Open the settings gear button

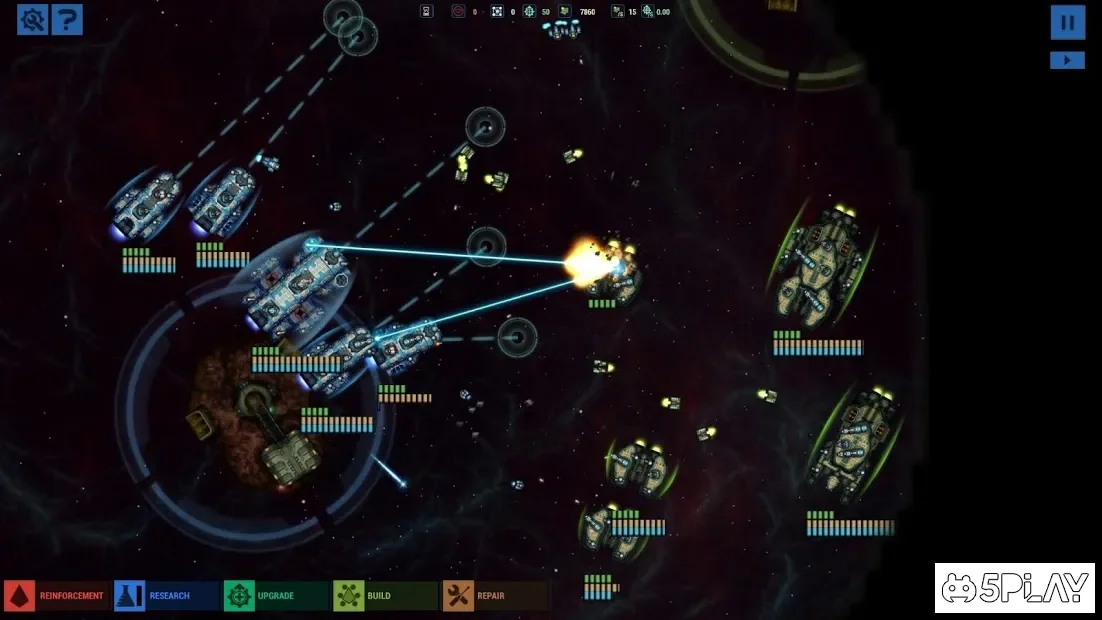click(33, 19)
